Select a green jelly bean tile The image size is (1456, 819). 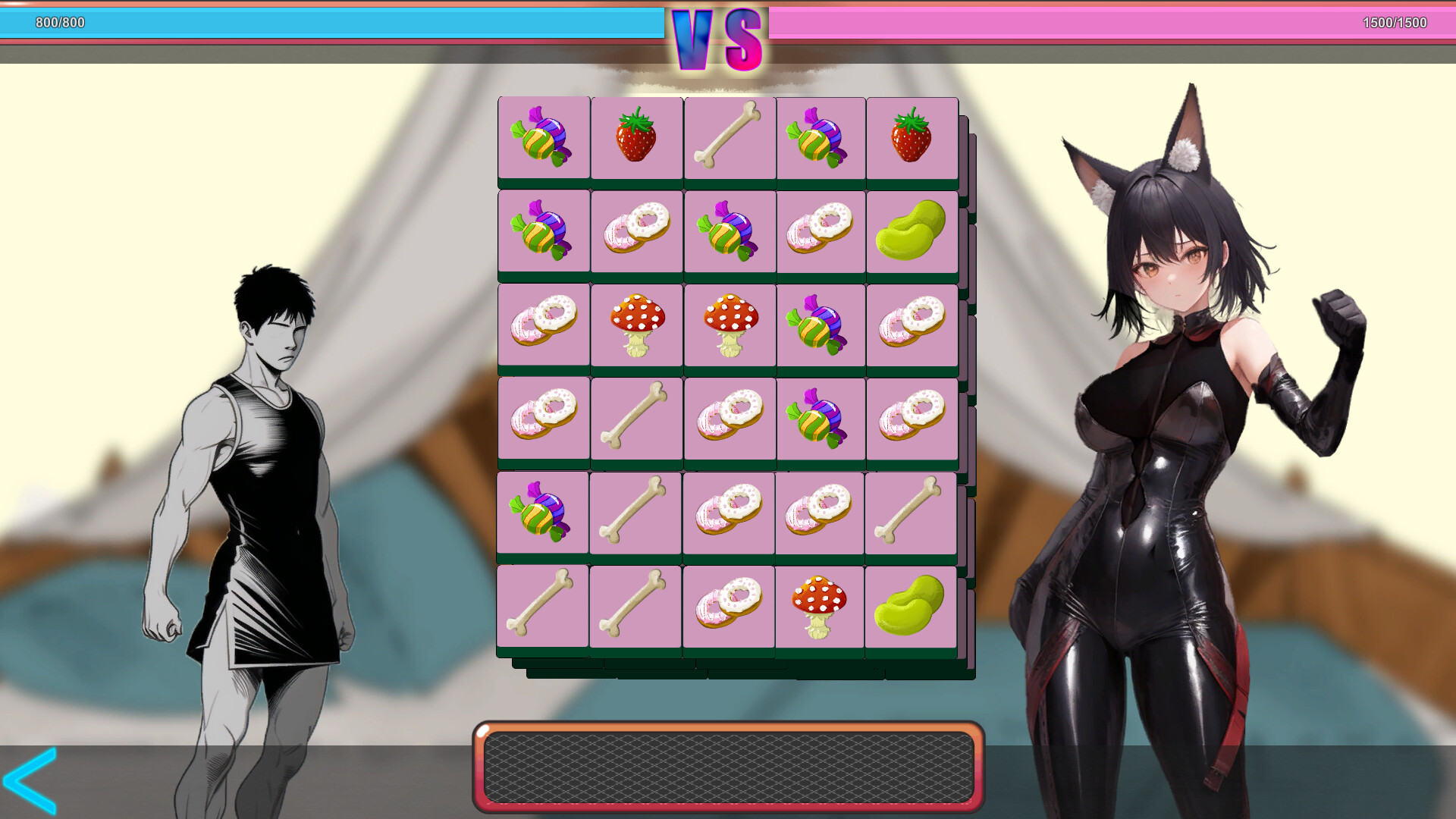click(912, 231)
